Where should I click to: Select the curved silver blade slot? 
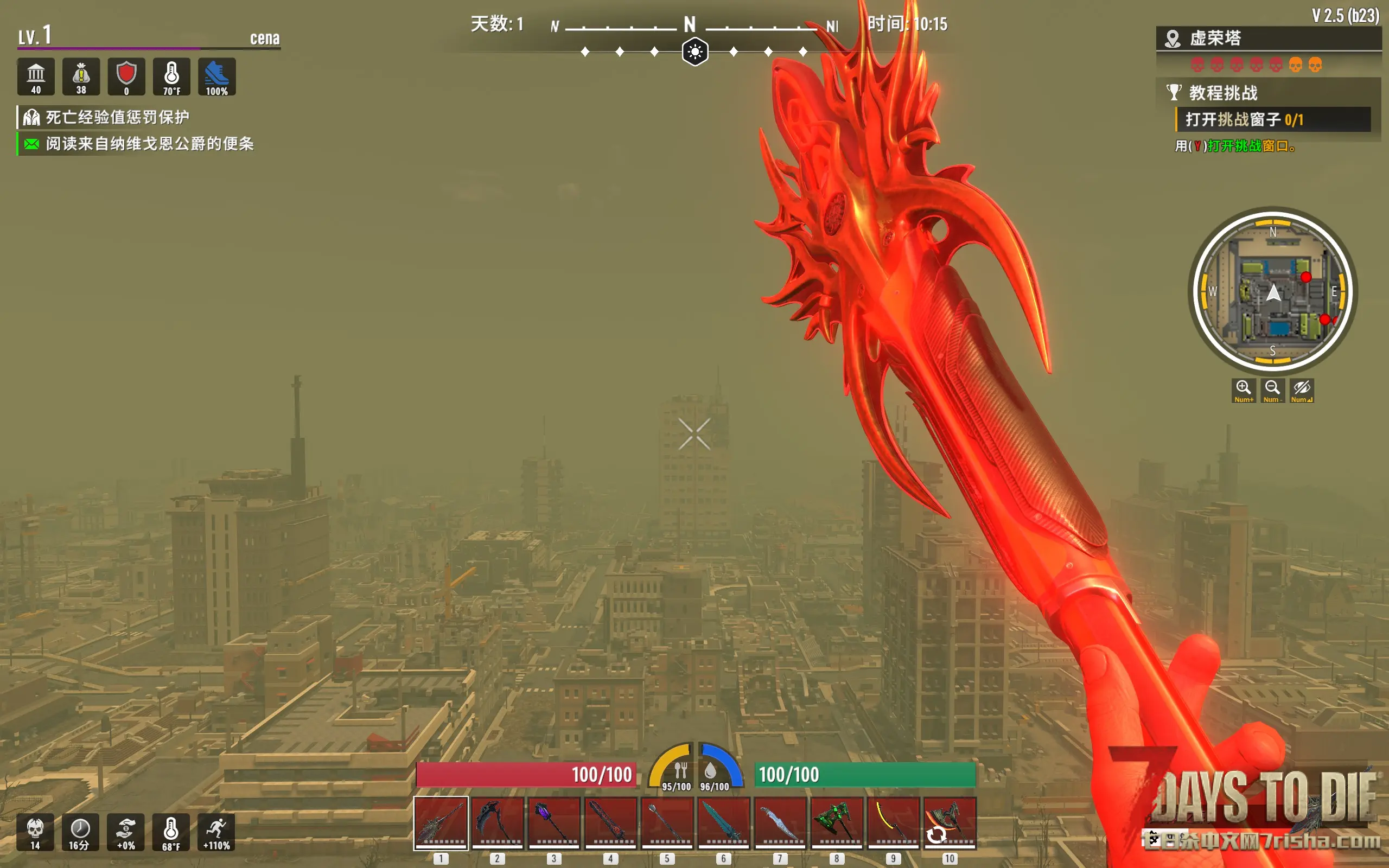coord(780,822)
